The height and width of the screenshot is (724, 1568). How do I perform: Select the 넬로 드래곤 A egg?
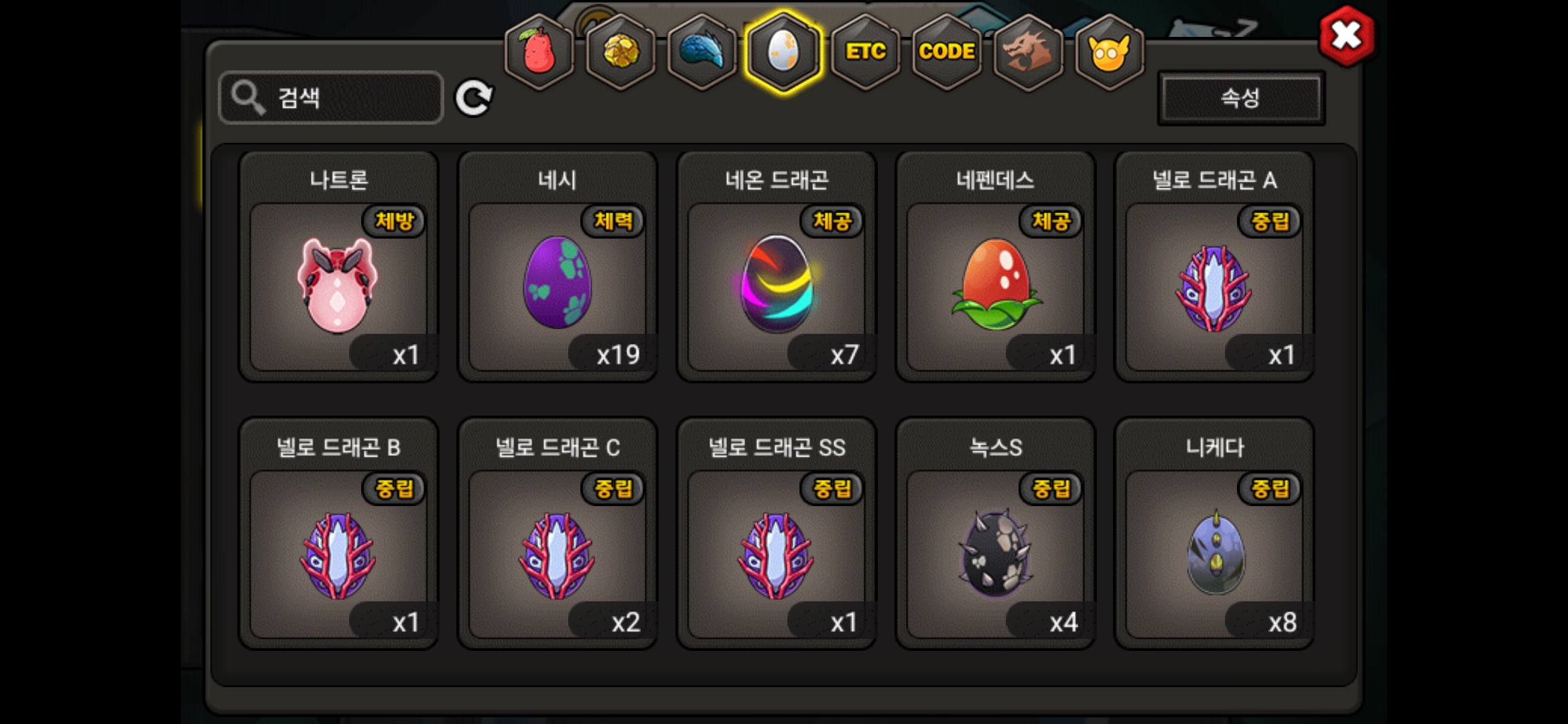[x=1214, y=286]
